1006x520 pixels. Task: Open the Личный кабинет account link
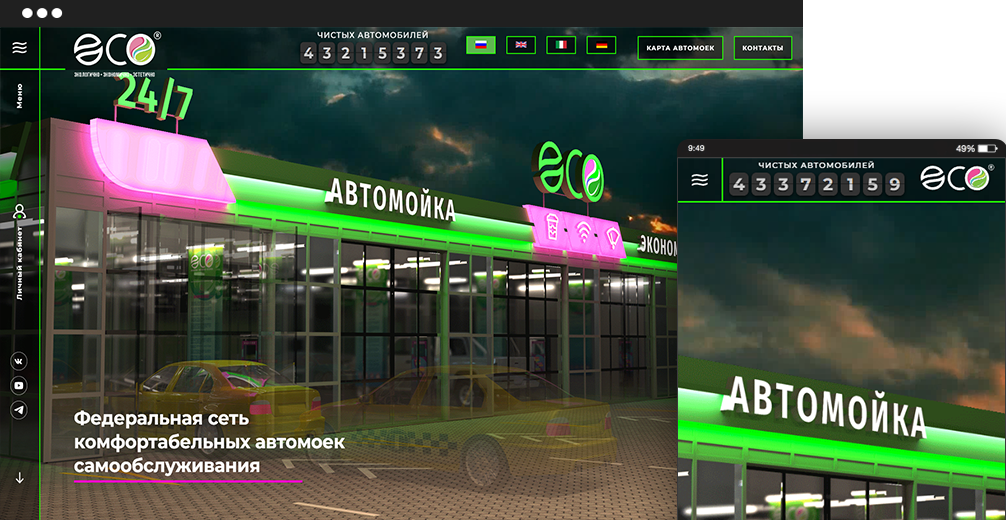19,255
